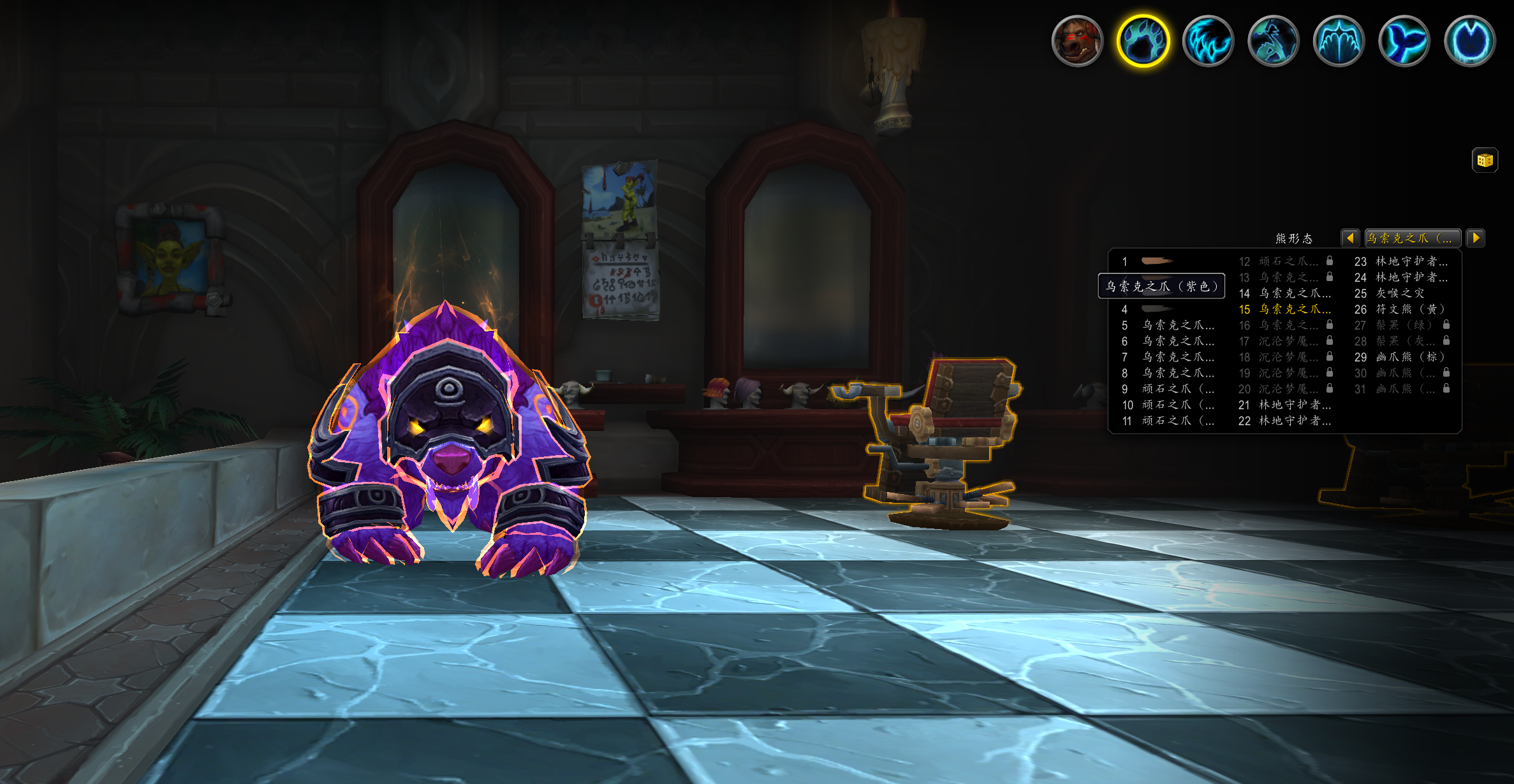Pick option 9 顽石之爪
This screenshot has width=1514, height=784.
(x=1177, y=389)
